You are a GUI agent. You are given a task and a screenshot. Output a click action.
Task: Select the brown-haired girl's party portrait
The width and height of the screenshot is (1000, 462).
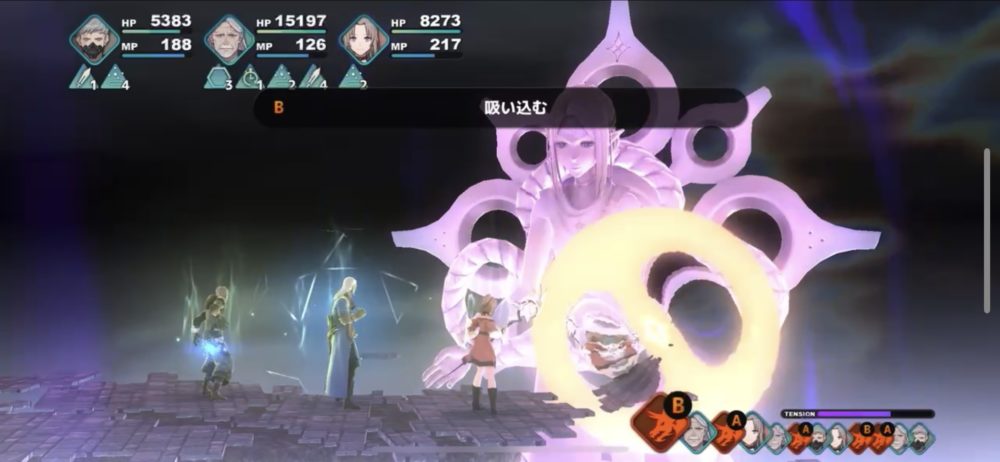click(364, 40)
